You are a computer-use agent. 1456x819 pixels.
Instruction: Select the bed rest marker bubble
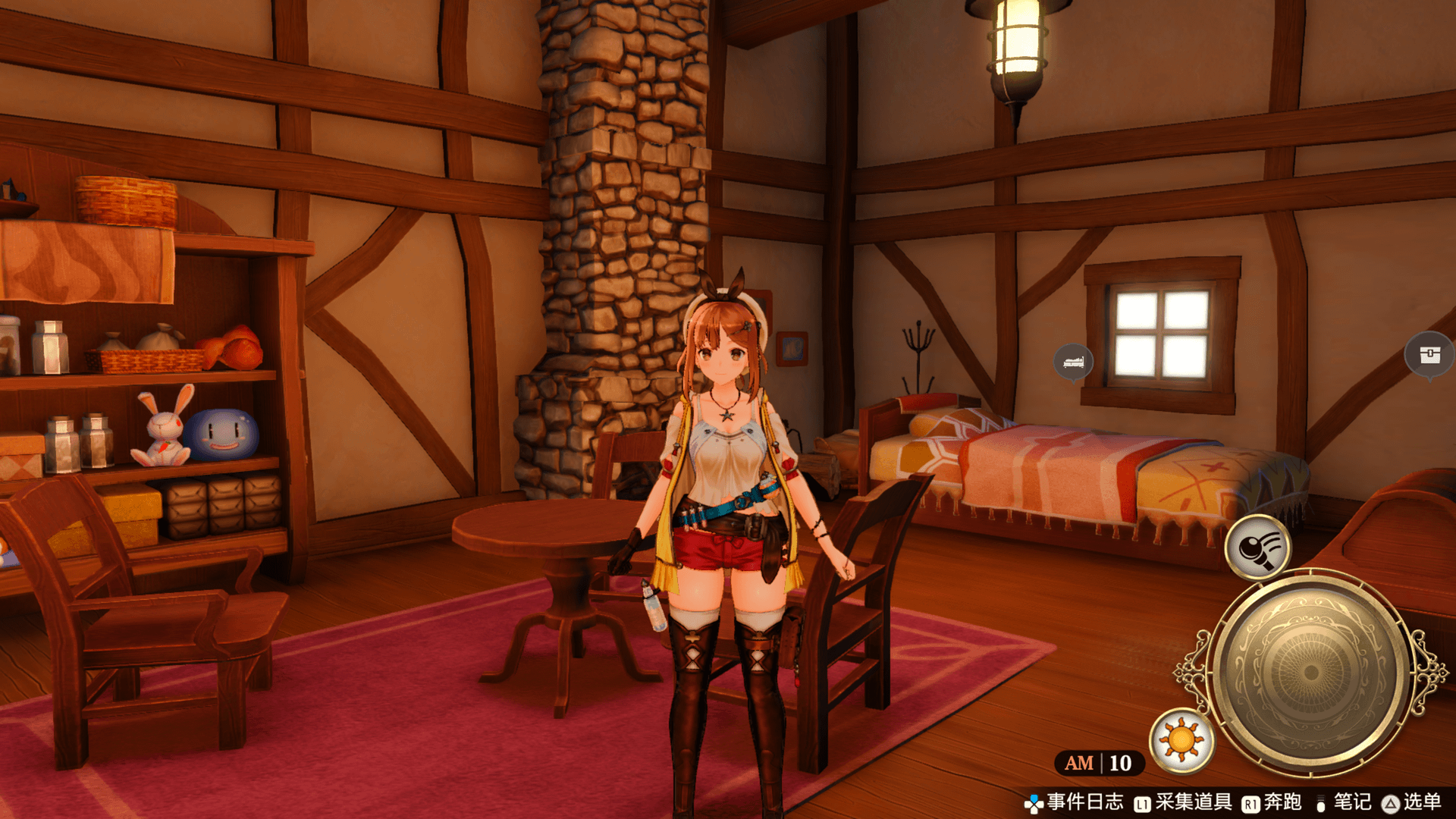click(x=1073, y=362)
